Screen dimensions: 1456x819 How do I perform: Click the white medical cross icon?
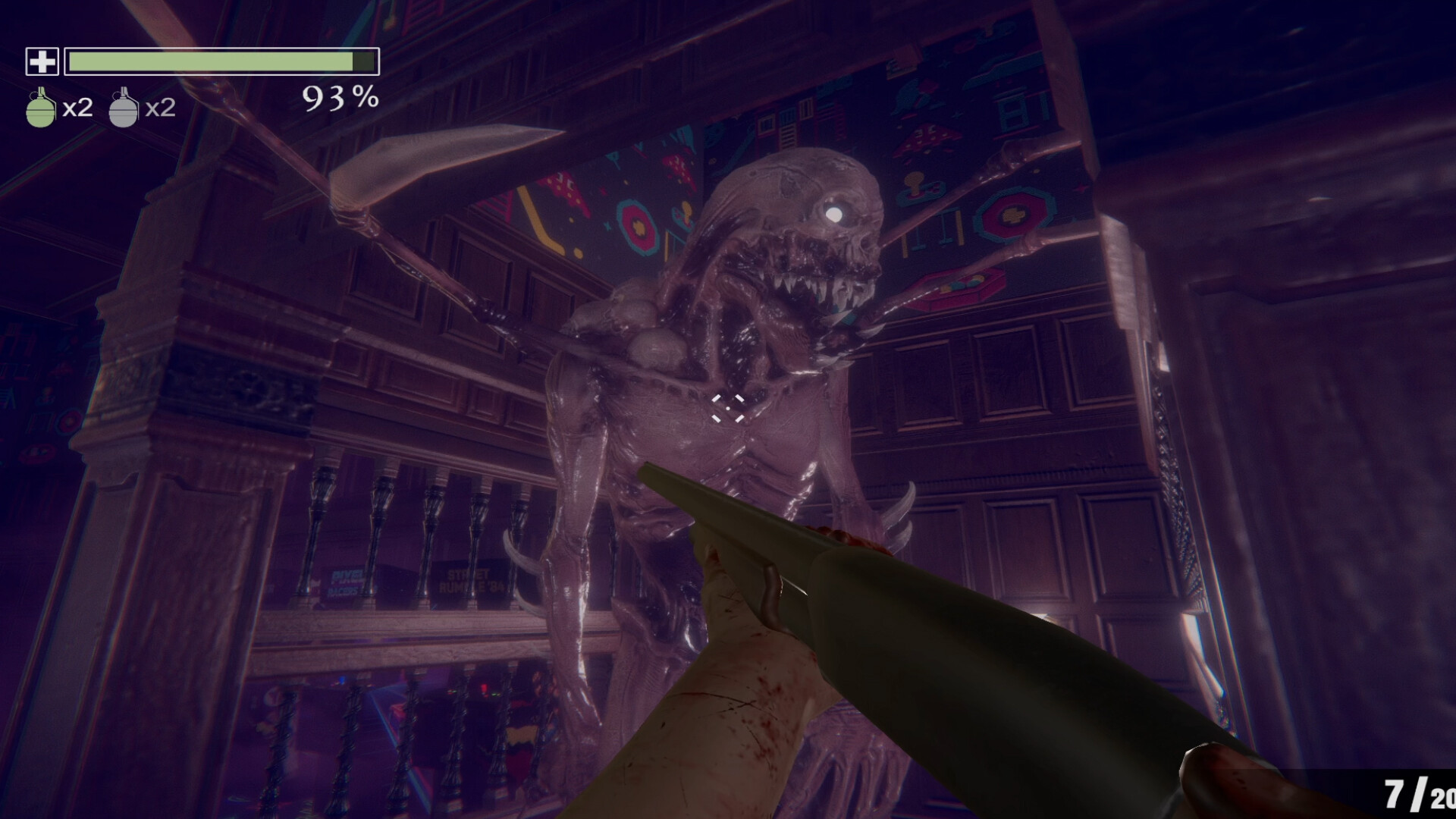42,61
